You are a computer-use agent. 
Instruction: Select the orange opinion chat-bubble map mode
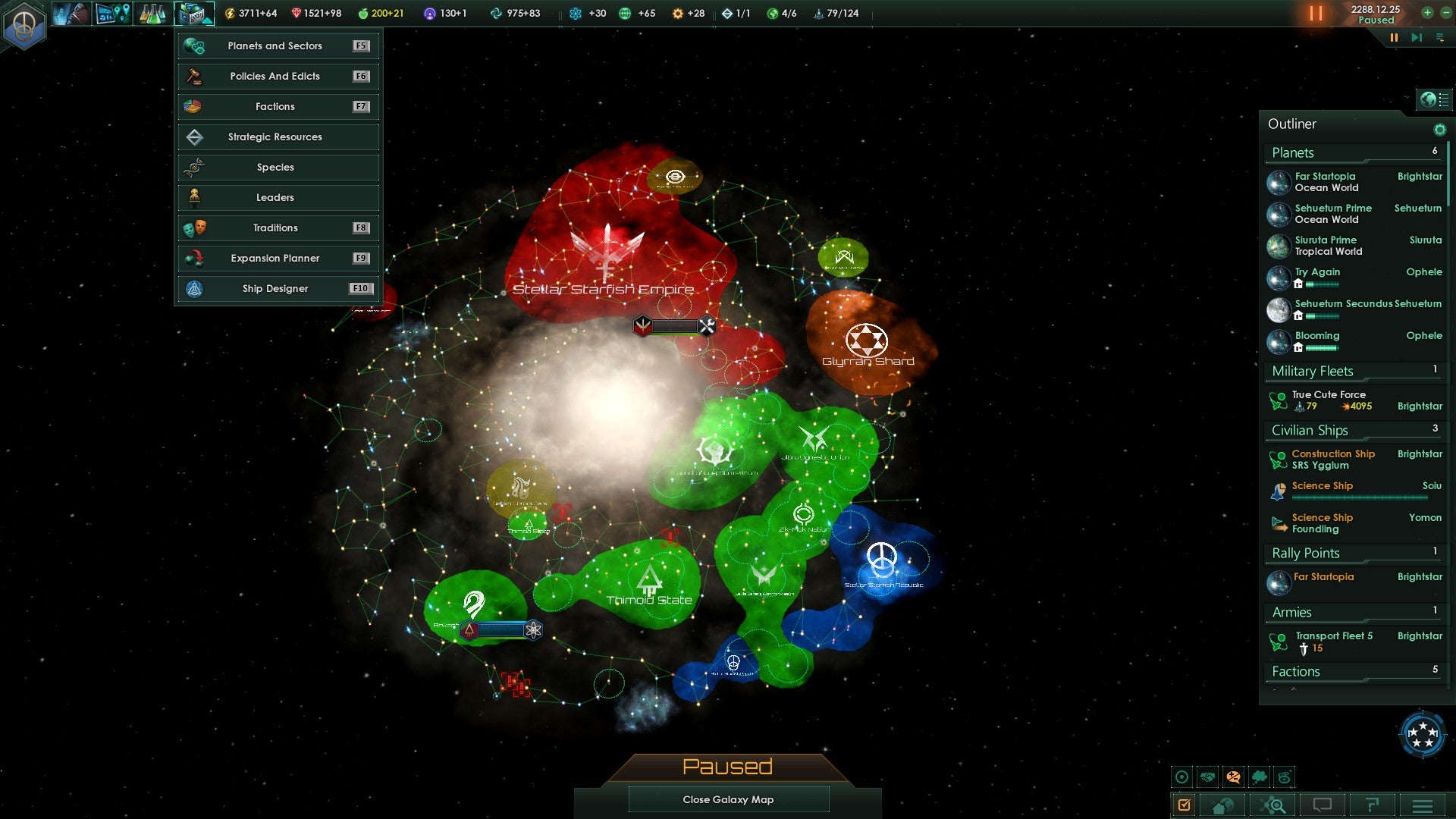point(1234,777)
